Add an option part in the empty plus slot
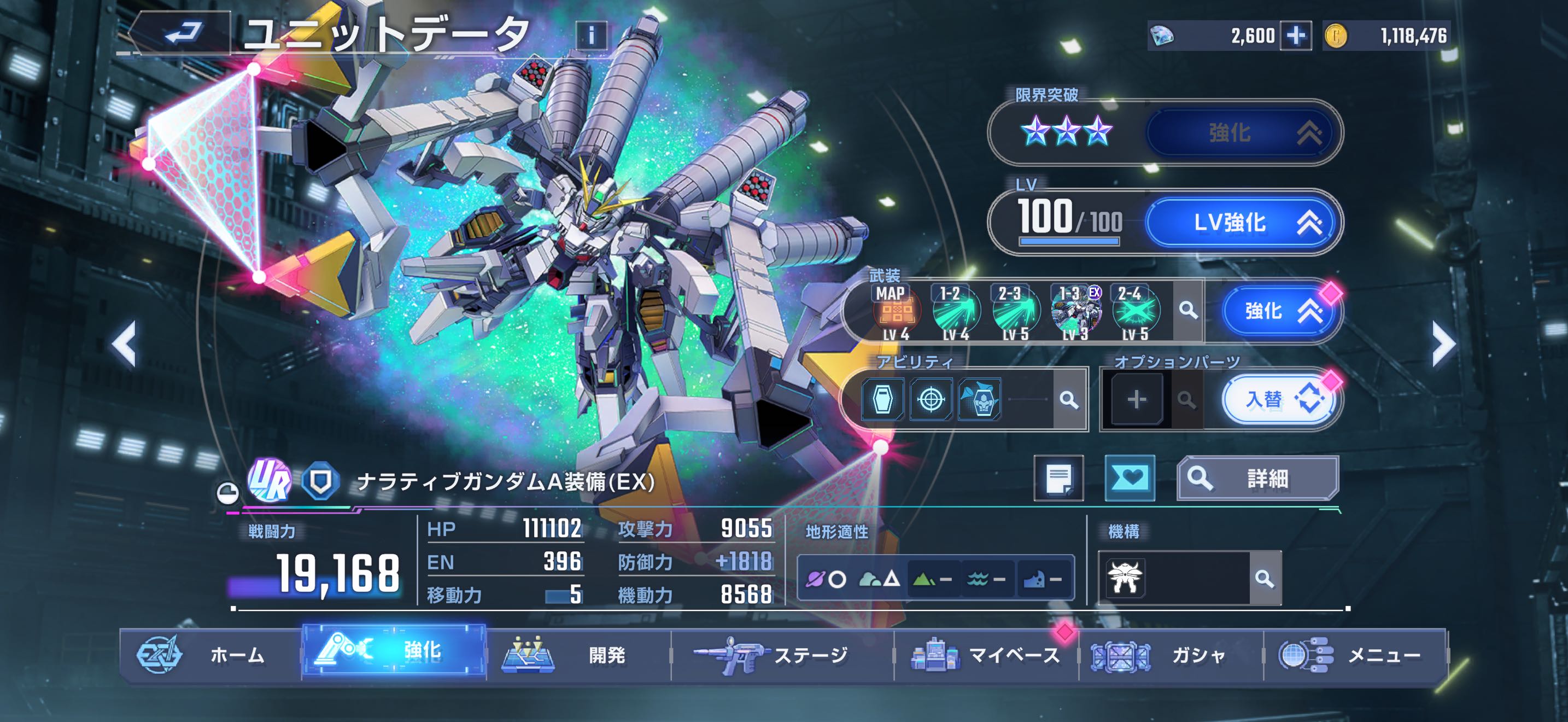 click(x=1137, y=400)
